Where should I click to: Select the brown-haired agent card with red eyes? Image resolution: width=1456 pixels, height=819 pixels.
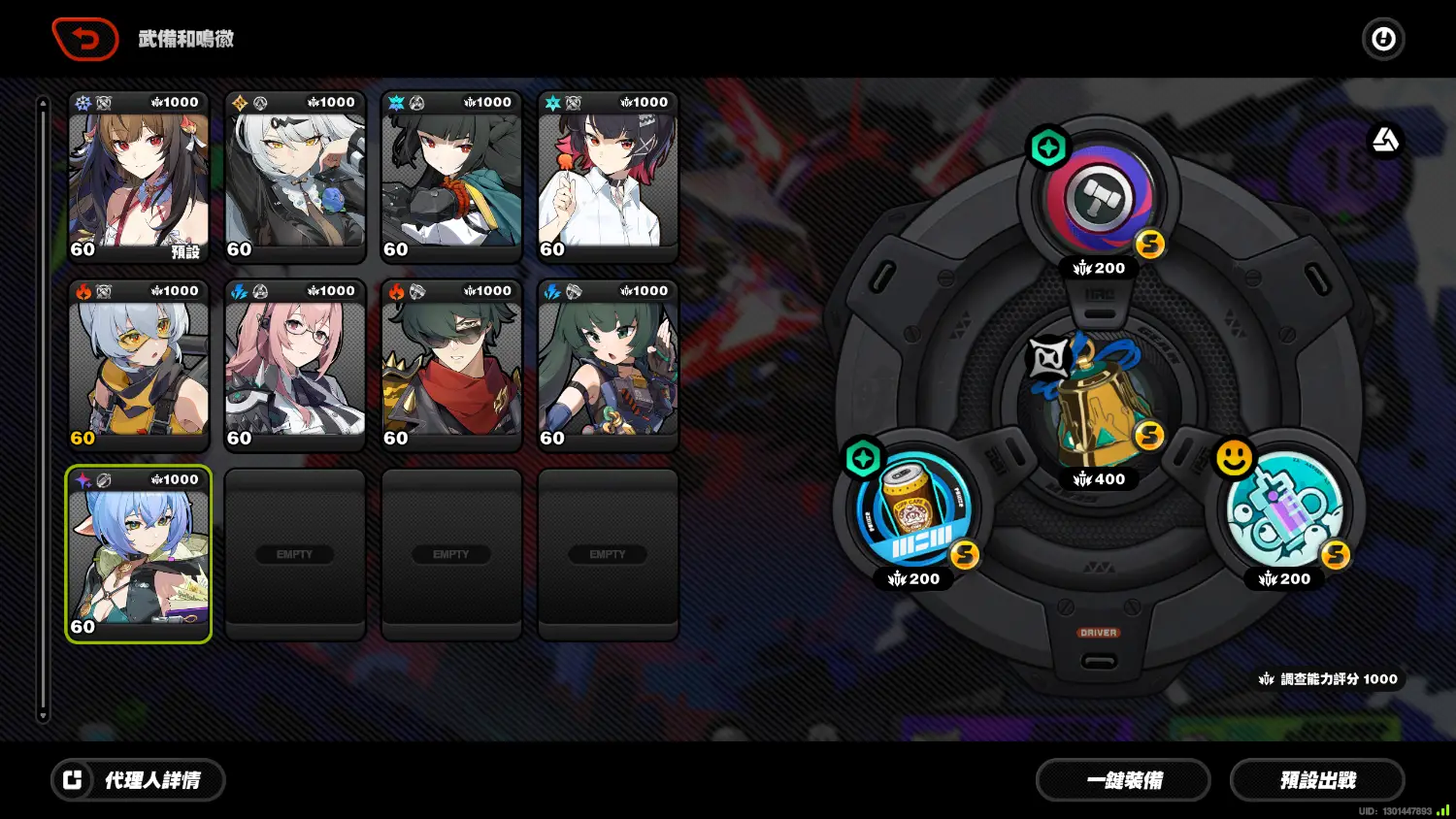click(139, 179)
